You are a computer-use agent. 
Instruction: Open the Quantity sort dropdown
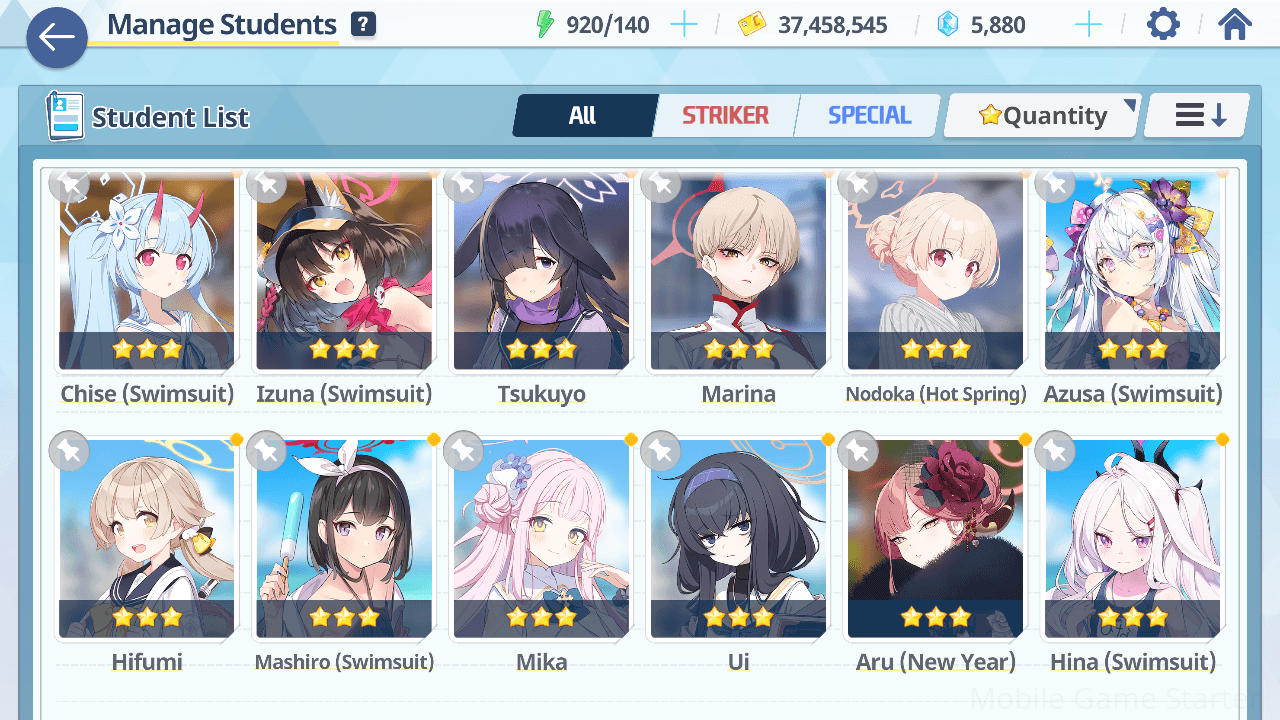(x=1043, y=116)
